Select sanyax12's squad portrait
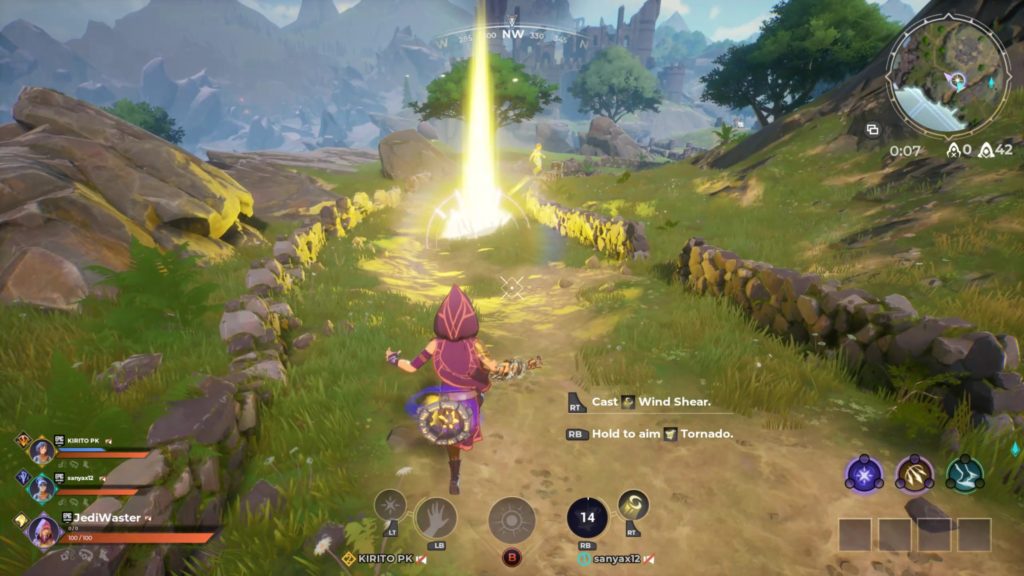This screenshot has height=576, width=1024. click(x=42, y=487)
